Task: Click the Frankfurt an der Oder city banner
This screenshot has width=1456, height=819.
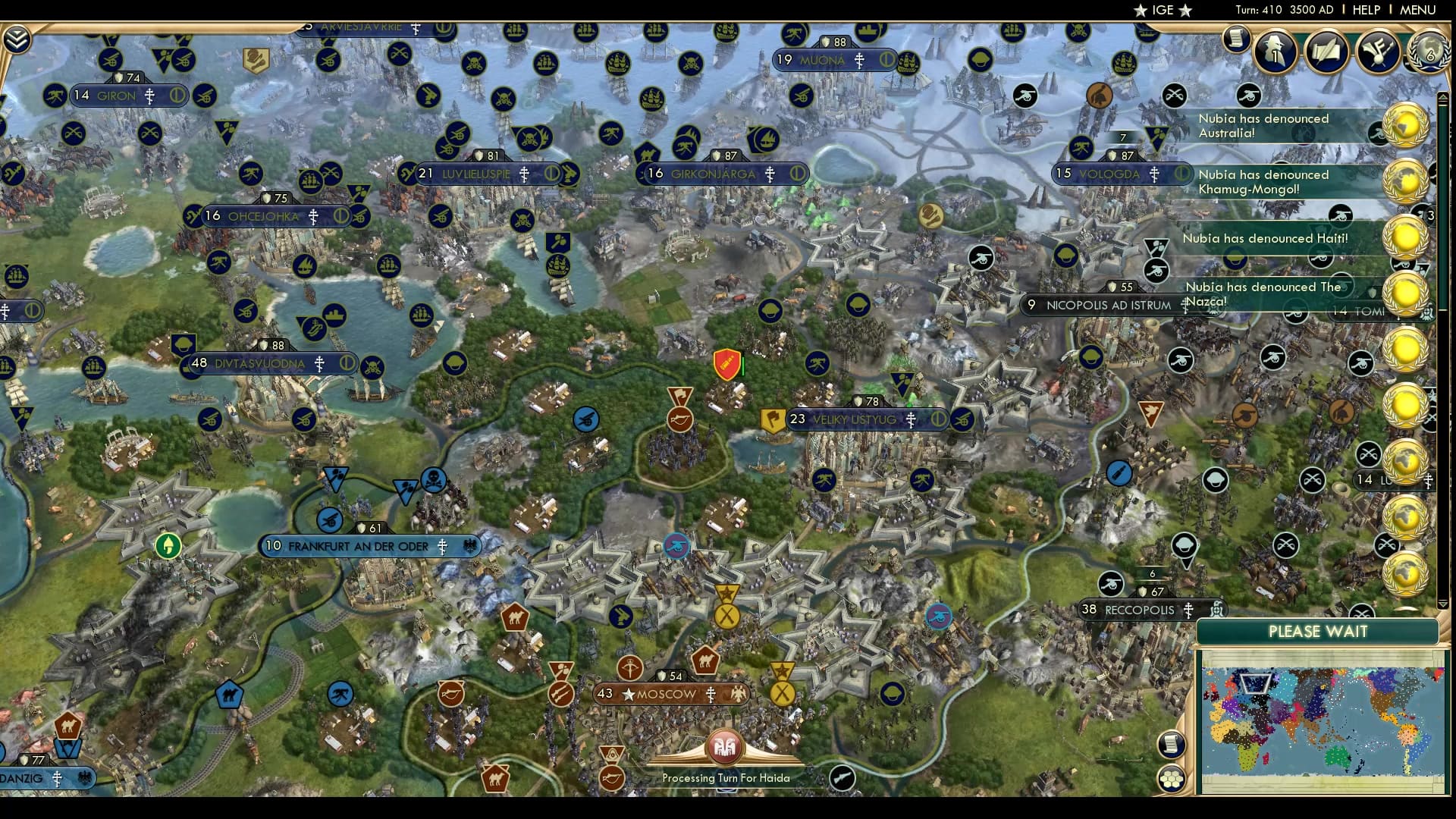Action: tap(369, 545)
